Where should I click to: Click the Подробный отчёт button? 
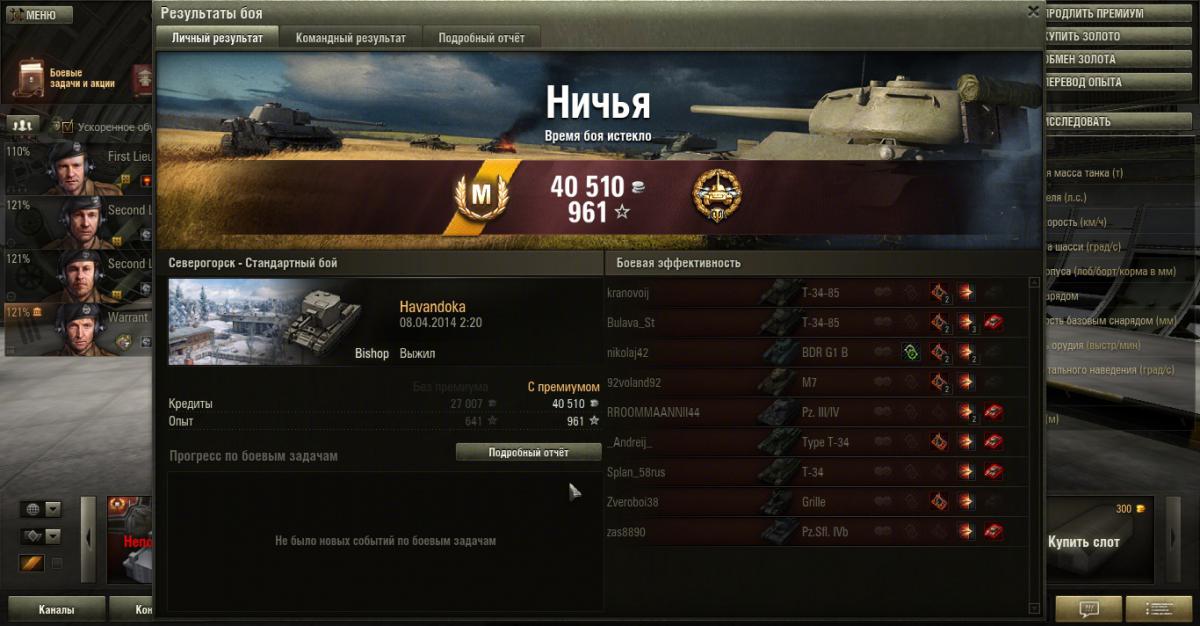pos(528,453)
